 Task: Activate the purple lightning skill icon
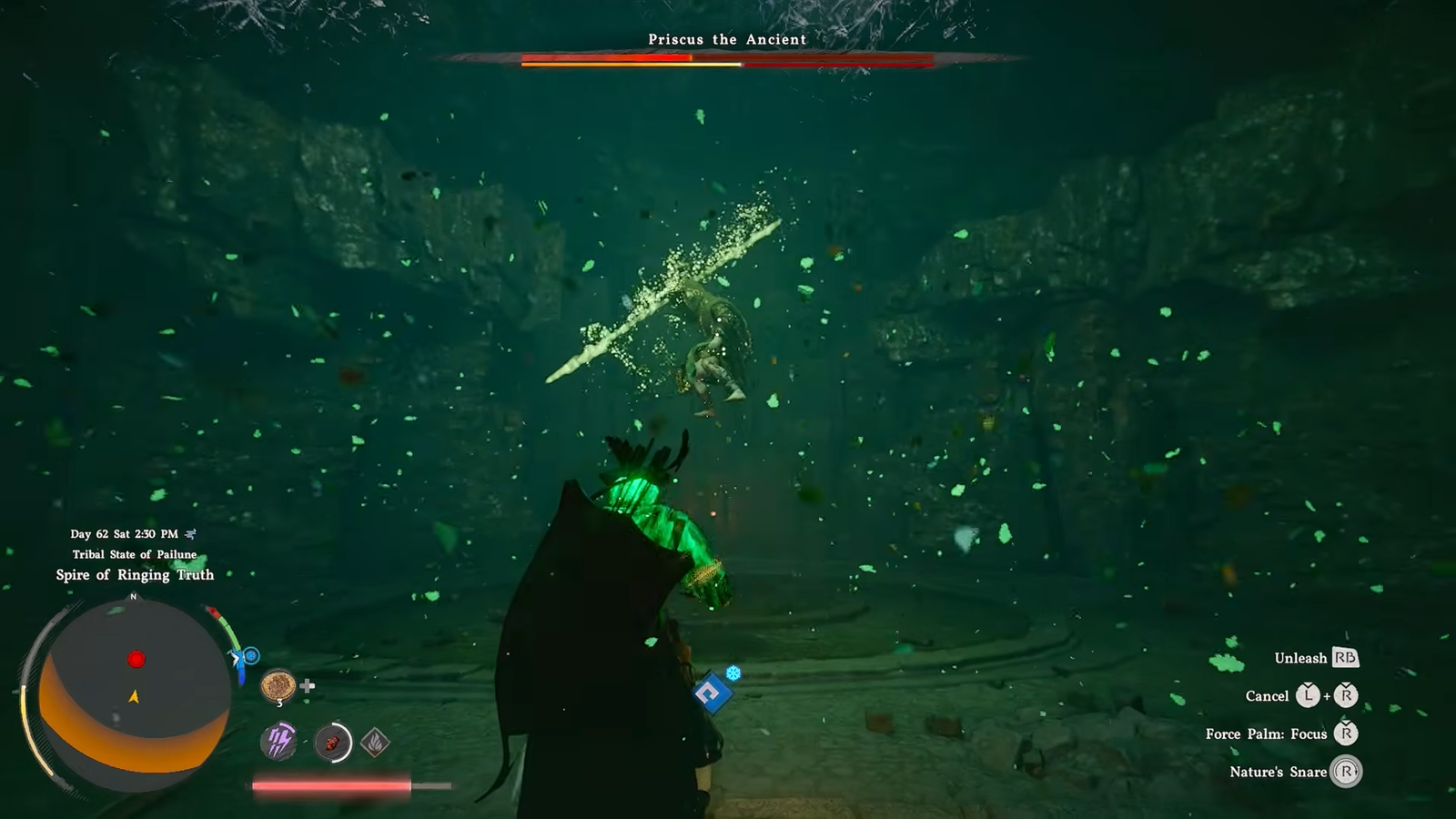[278, 742]
